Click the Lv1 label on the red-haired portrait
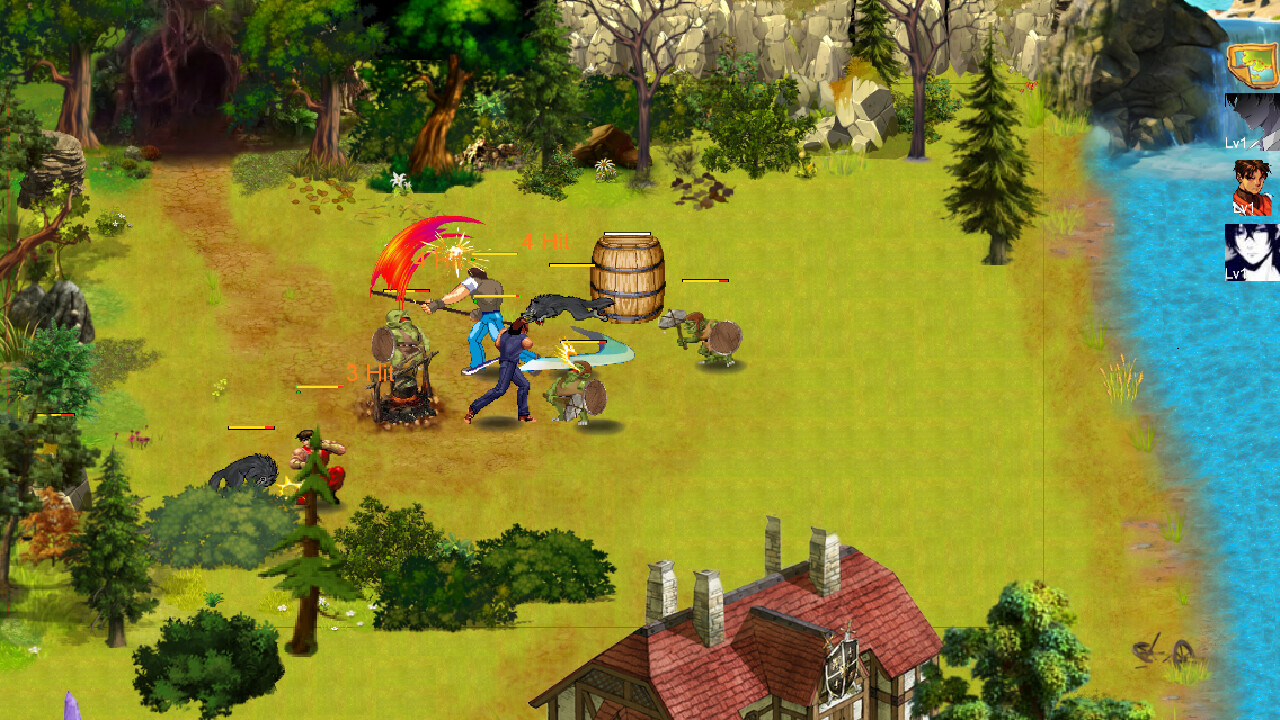The image size is (1280, 720). [1244, 208]
